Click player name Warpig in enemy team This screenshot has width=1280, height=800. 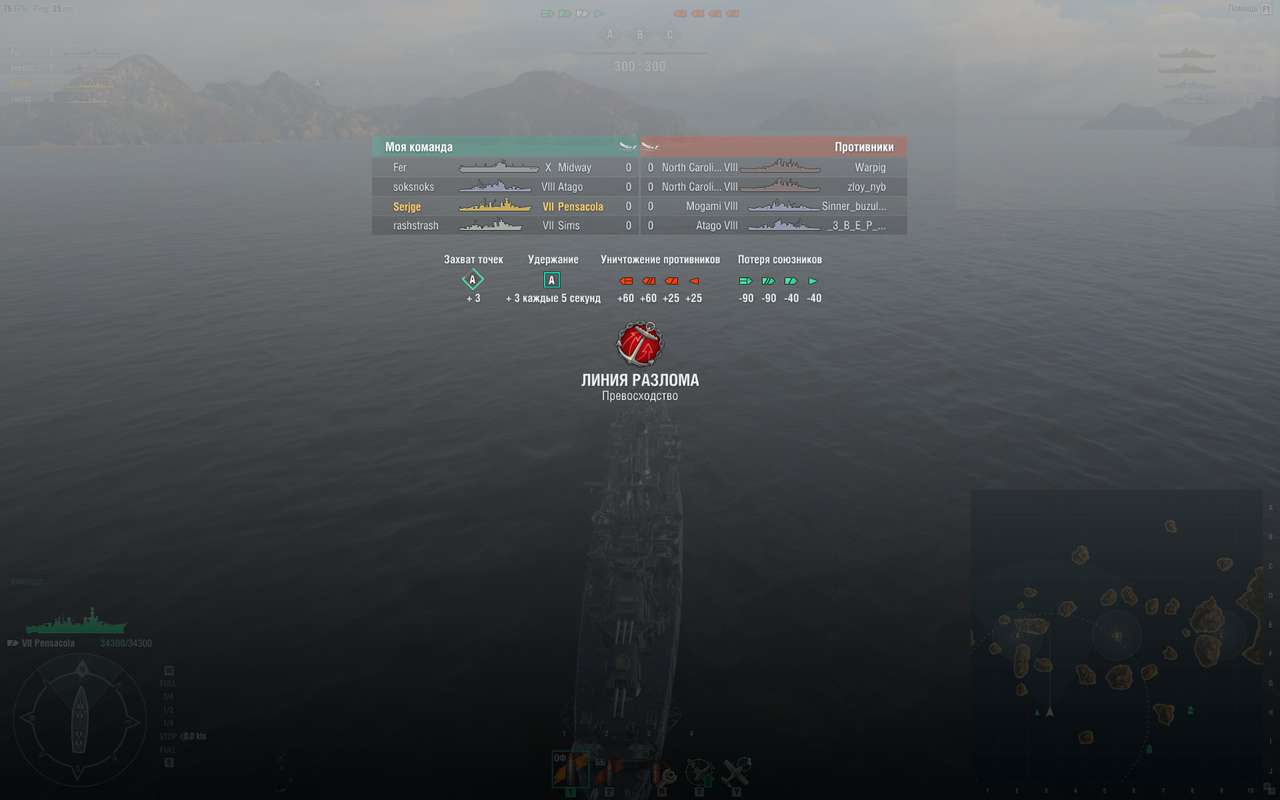pyautogui.click(x=869, y=167)
